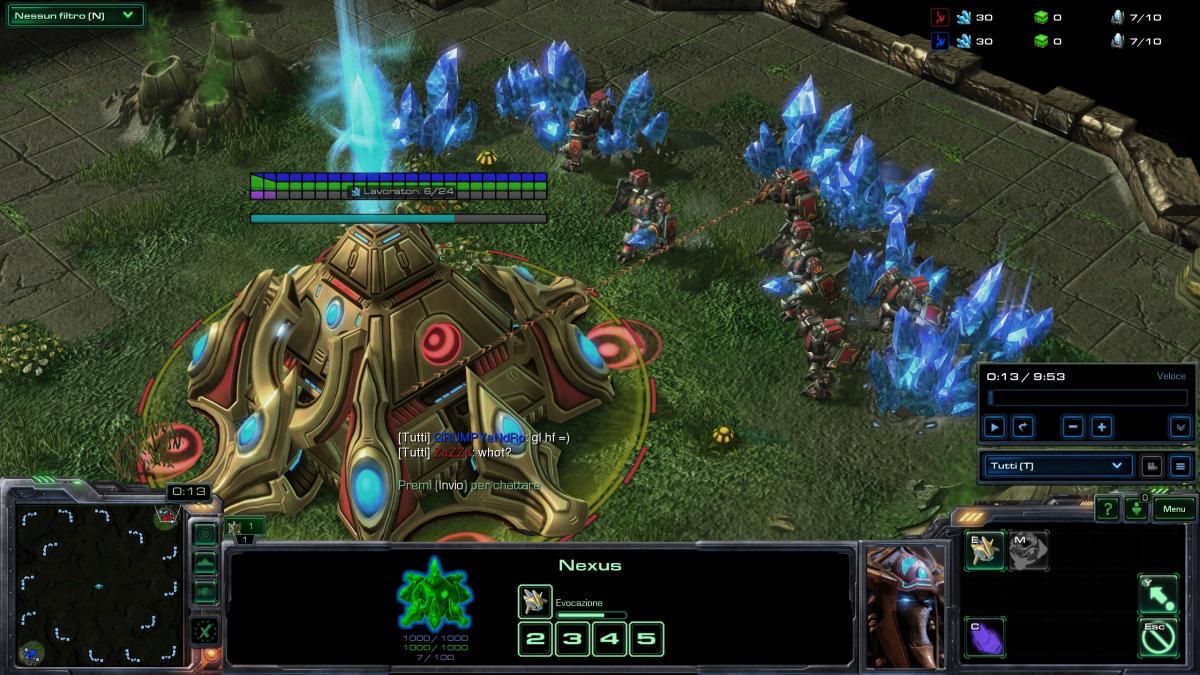Collapse the replay panel with the chevron button
The width and height of the screenshot is (1200, 675).
[x=1180, y=427]
